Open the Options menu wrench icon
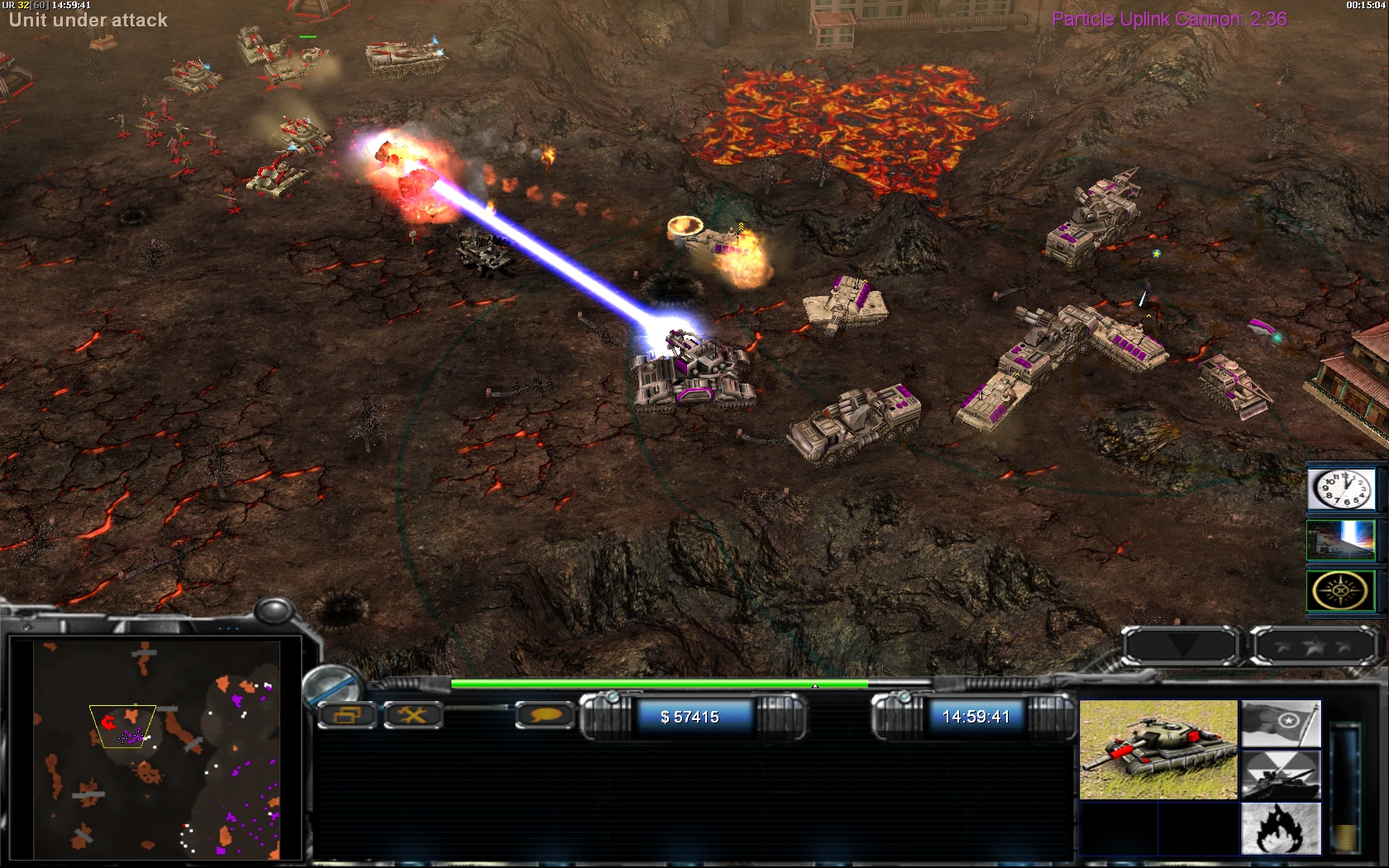Image resolution: width=1389 pixels, height=868 pixels. coord(413,716)
